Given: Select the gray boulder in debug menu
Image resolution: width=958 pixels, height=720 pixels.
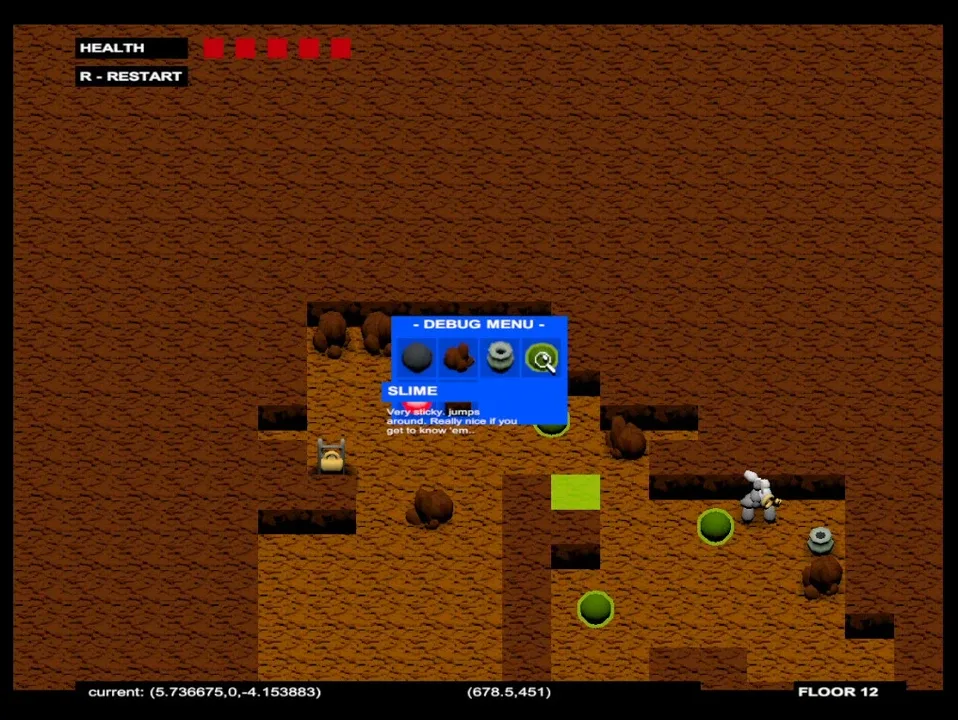Looking at the screenshot, I should (417, 357).
